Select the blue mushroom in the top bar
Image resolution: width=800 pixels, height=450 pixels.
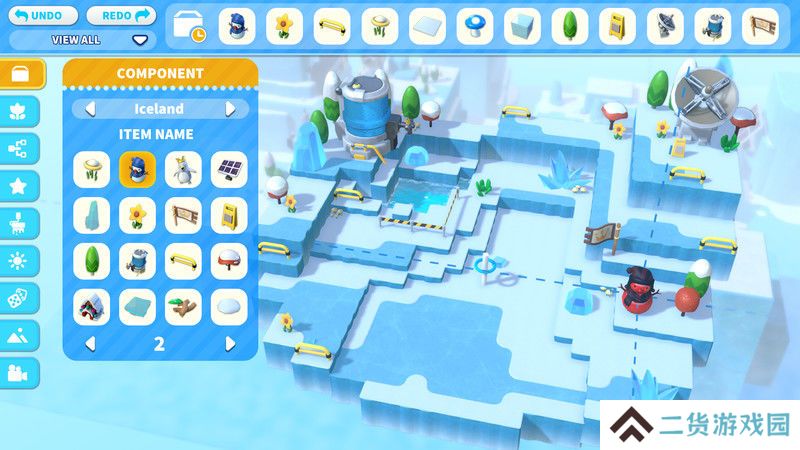[x=475, y=26]
